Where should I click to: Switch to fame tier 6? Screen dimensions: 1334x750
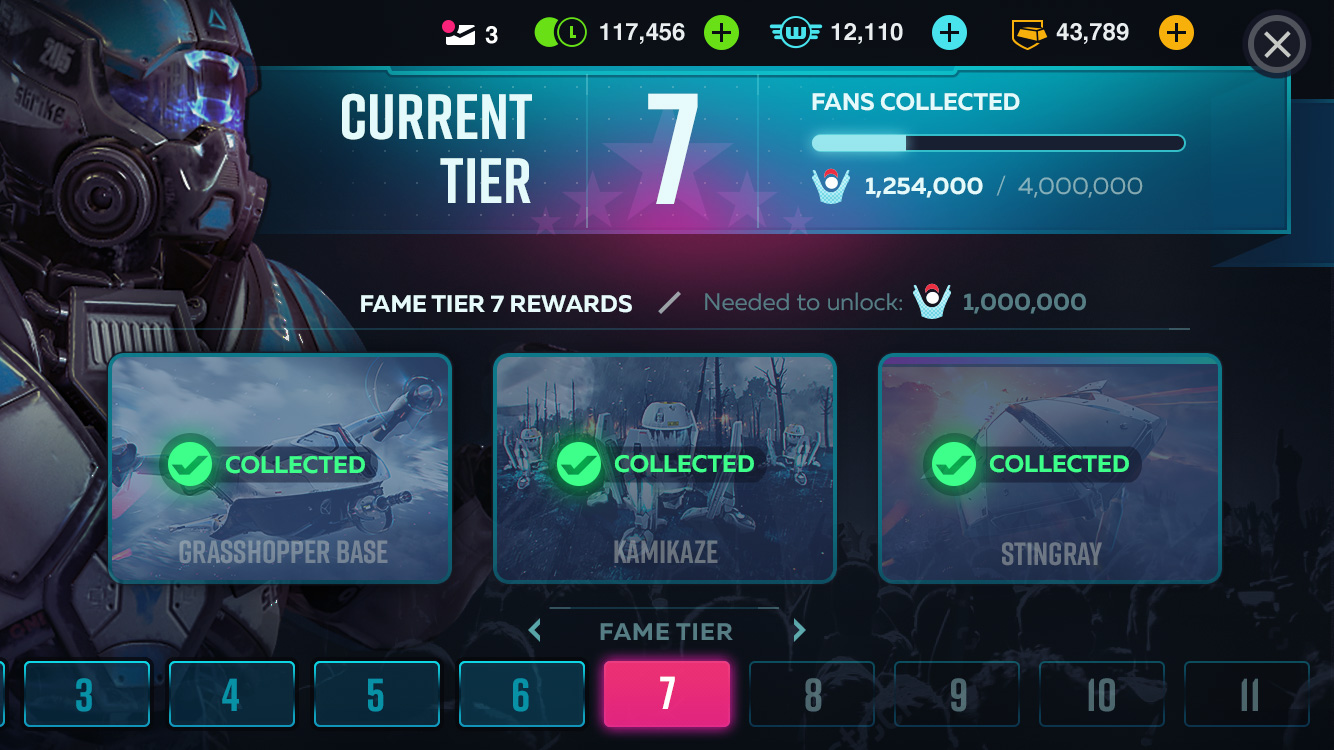[x=521, y=694]
